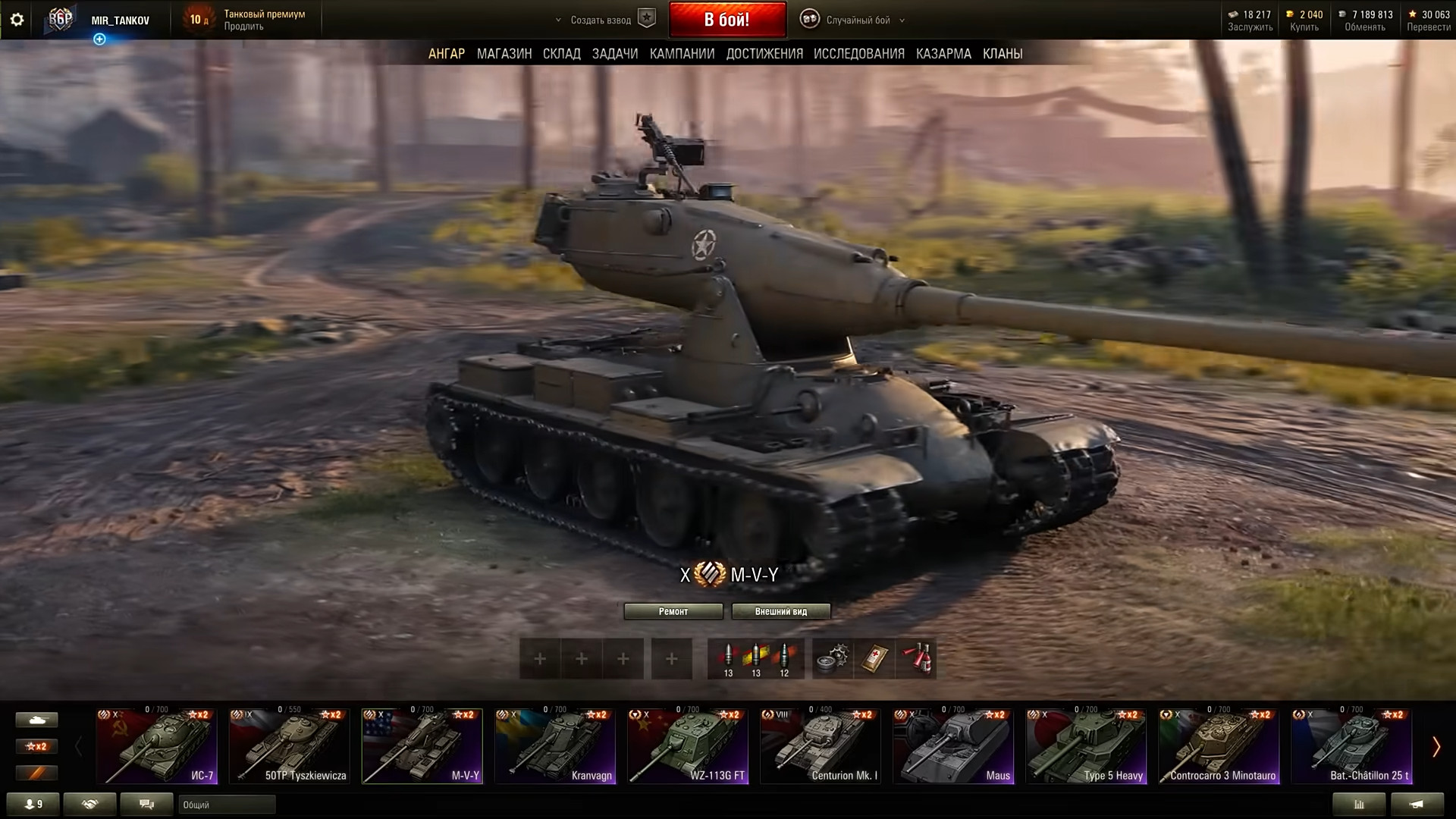Screen dimensions: 1456x819
Task: Start battle with the red В бой! button
Action: pyautogui.click(x=726, y=20)
